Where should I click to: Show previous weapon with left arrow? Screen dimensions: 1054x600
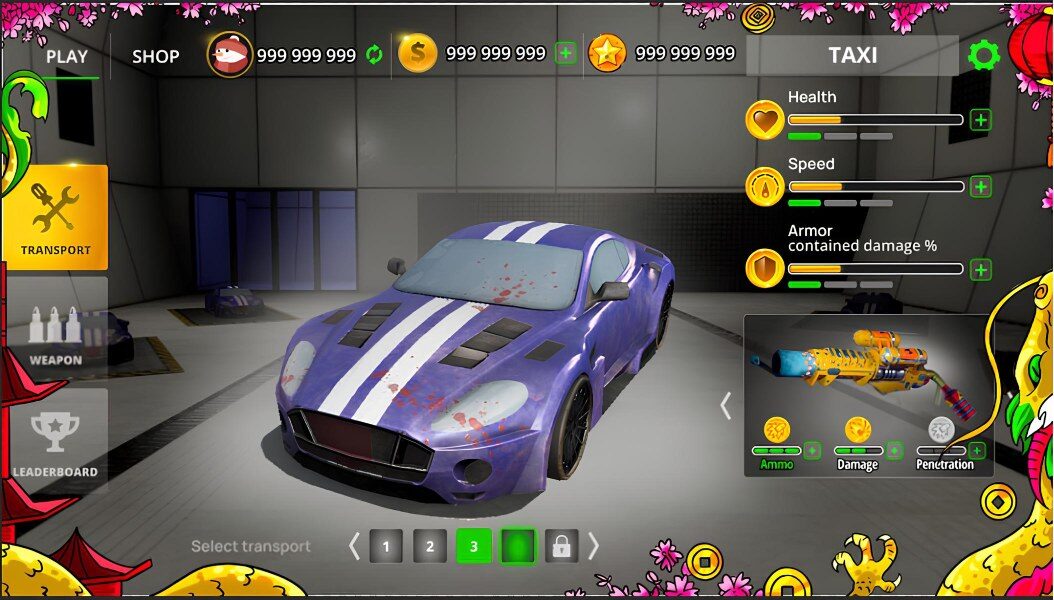[x=726, y=405]
